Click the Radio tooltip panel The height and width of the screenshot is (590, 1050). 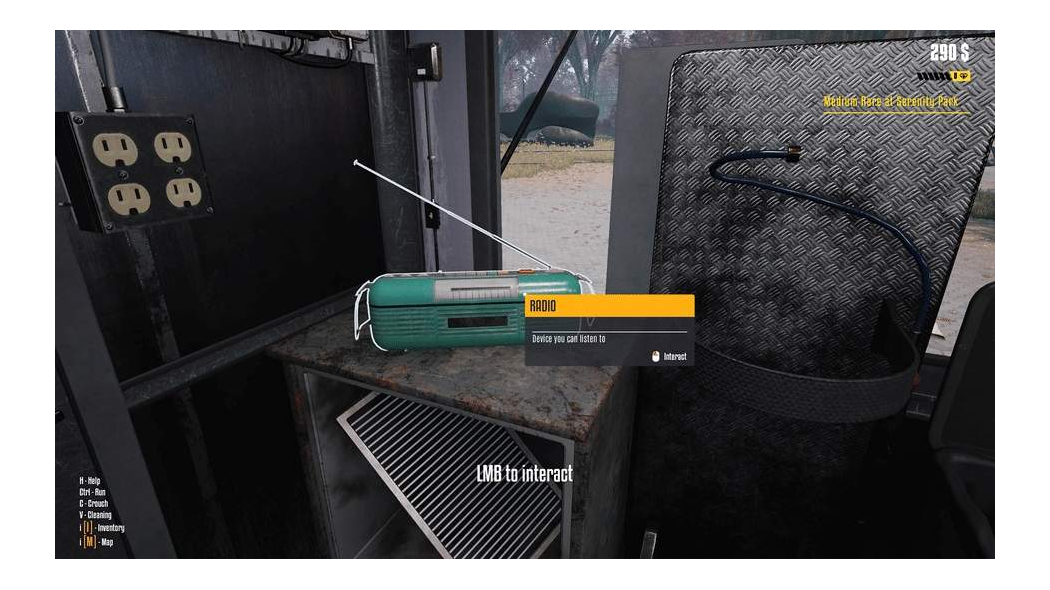(x=609, y=330)
